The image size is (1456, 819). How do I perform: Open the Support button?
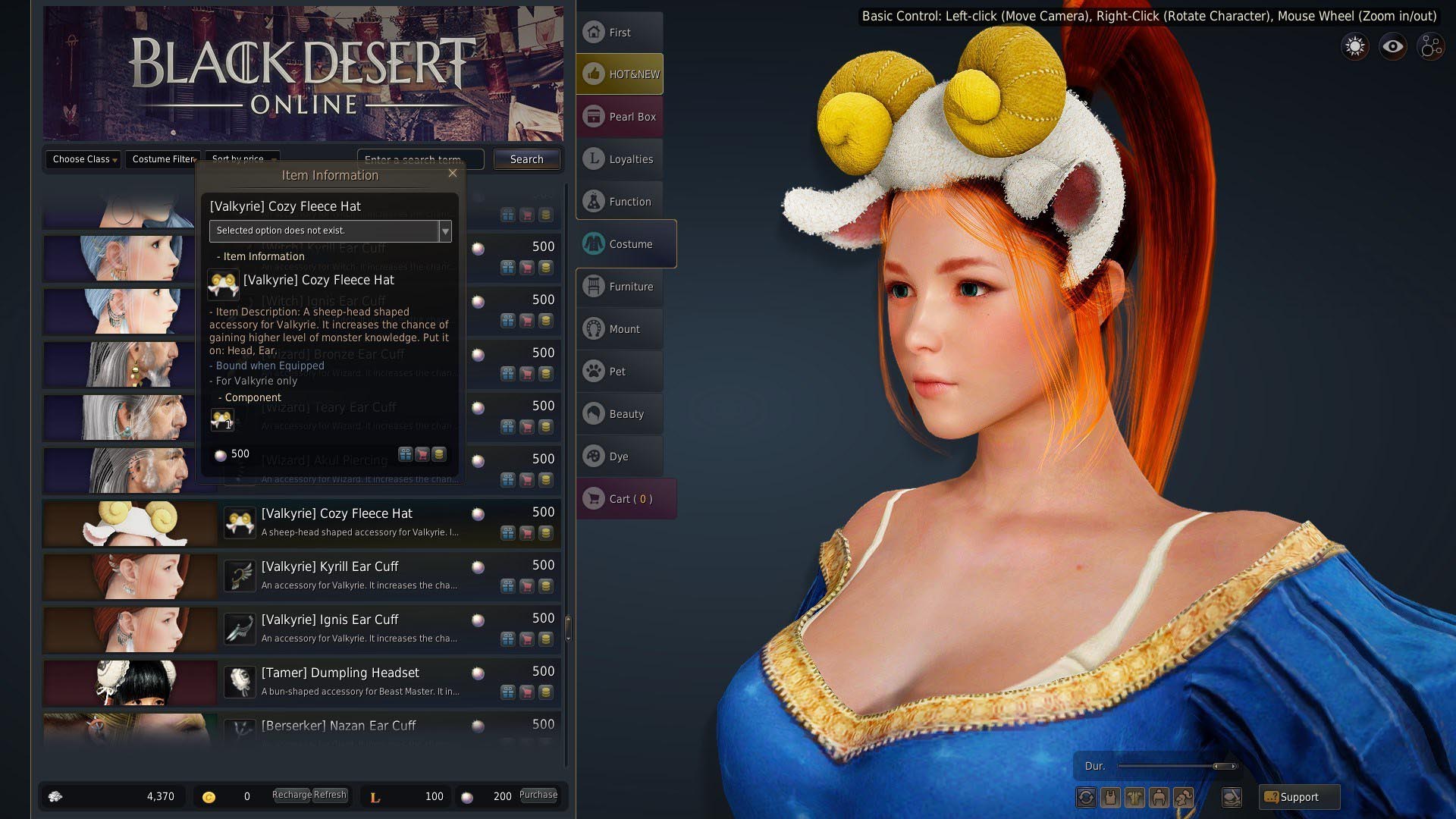(1299, 797)
